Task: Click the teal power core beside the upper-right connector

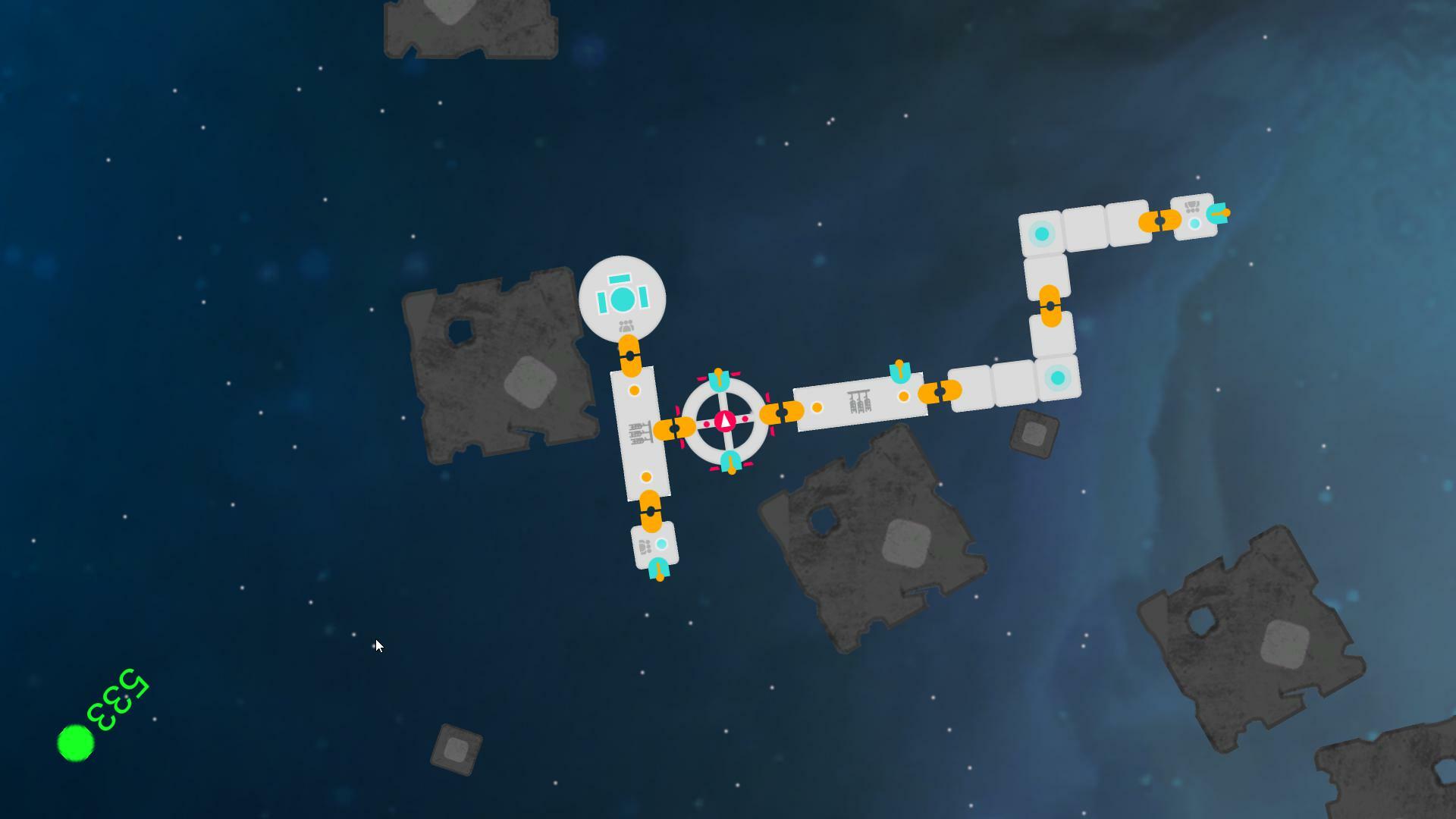Action: 1194,224
